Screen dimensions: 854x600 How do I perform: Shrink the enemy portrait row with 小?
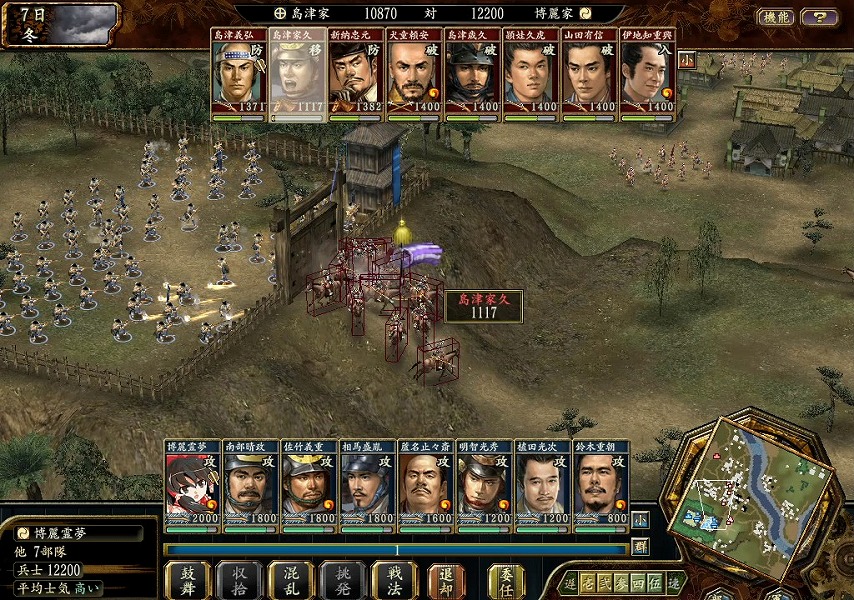coord(687,59)
